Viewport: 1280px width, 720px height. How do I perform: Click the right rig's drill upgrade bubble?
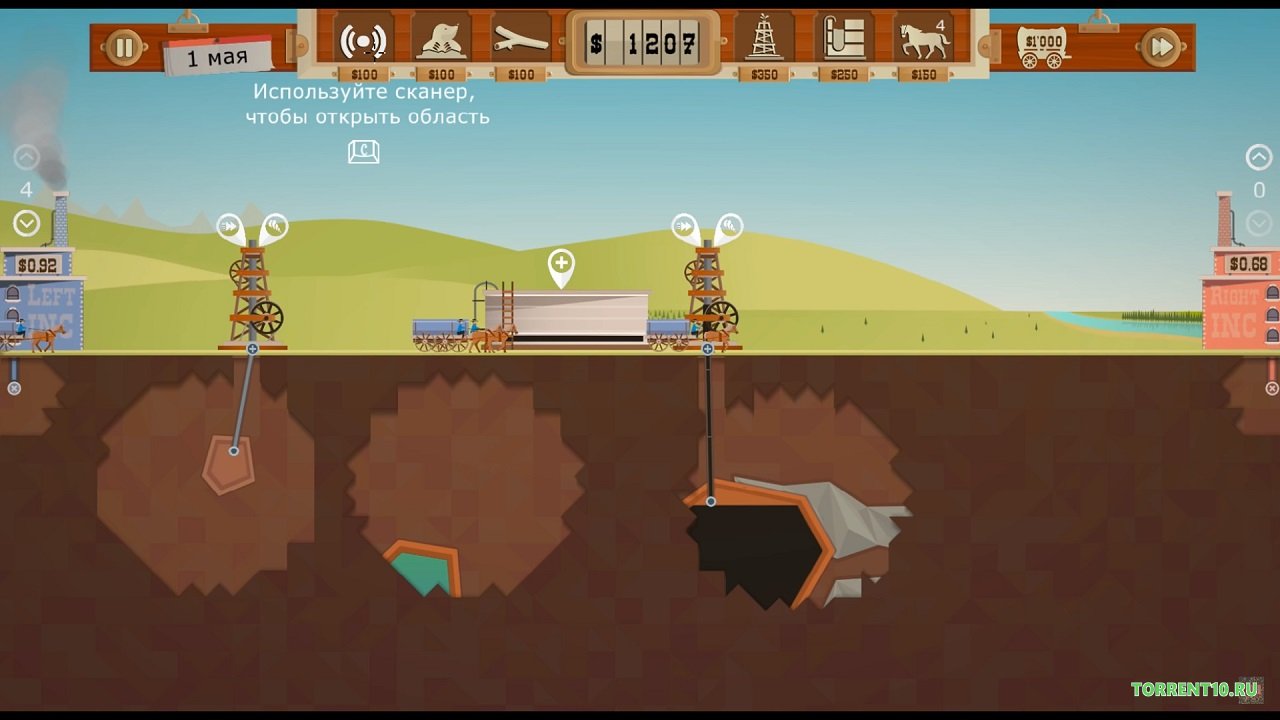coord(729,226)
